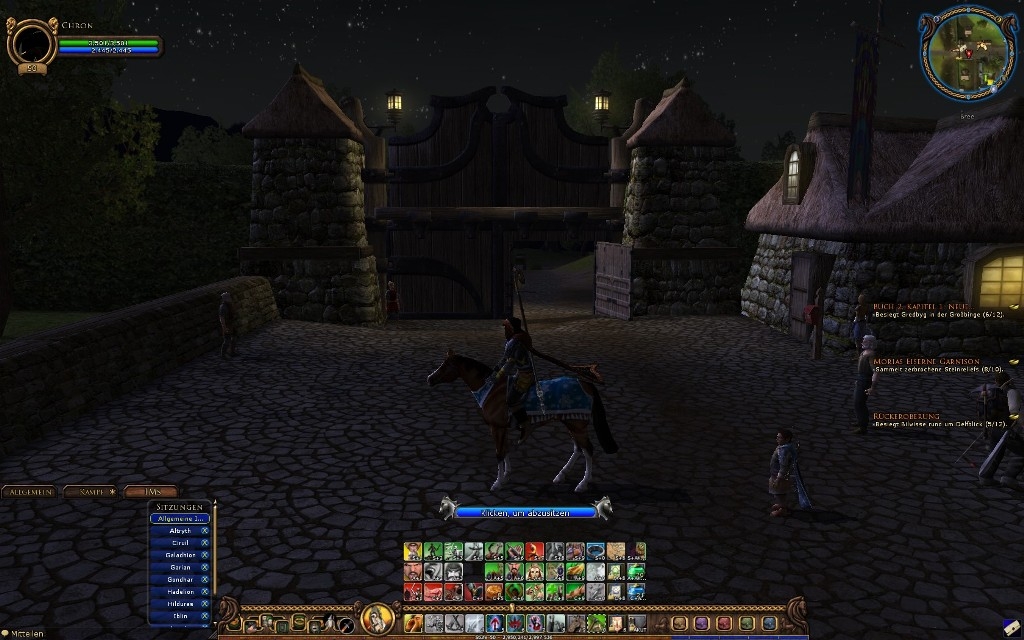Open the Bree minimap

(967, 55)
